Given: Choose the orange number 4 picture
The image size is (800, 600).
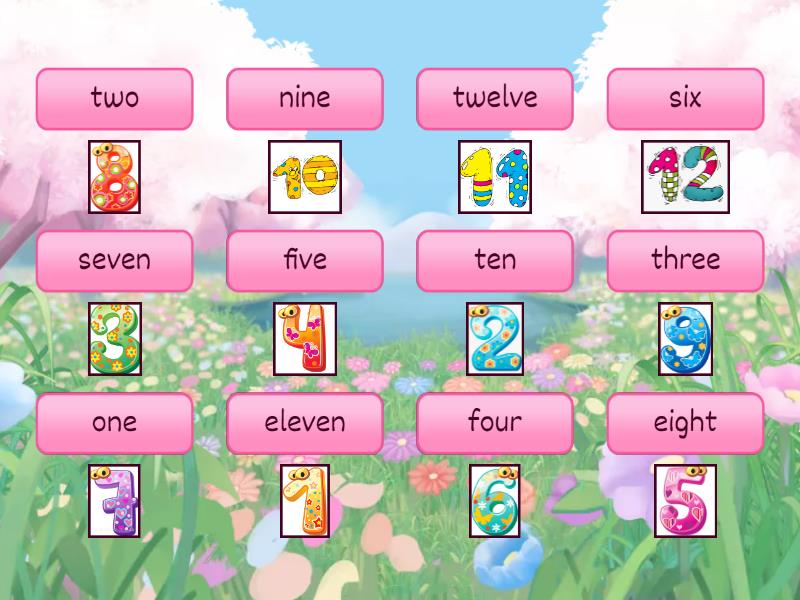Looking at the screenshot, I should point(305,339).
